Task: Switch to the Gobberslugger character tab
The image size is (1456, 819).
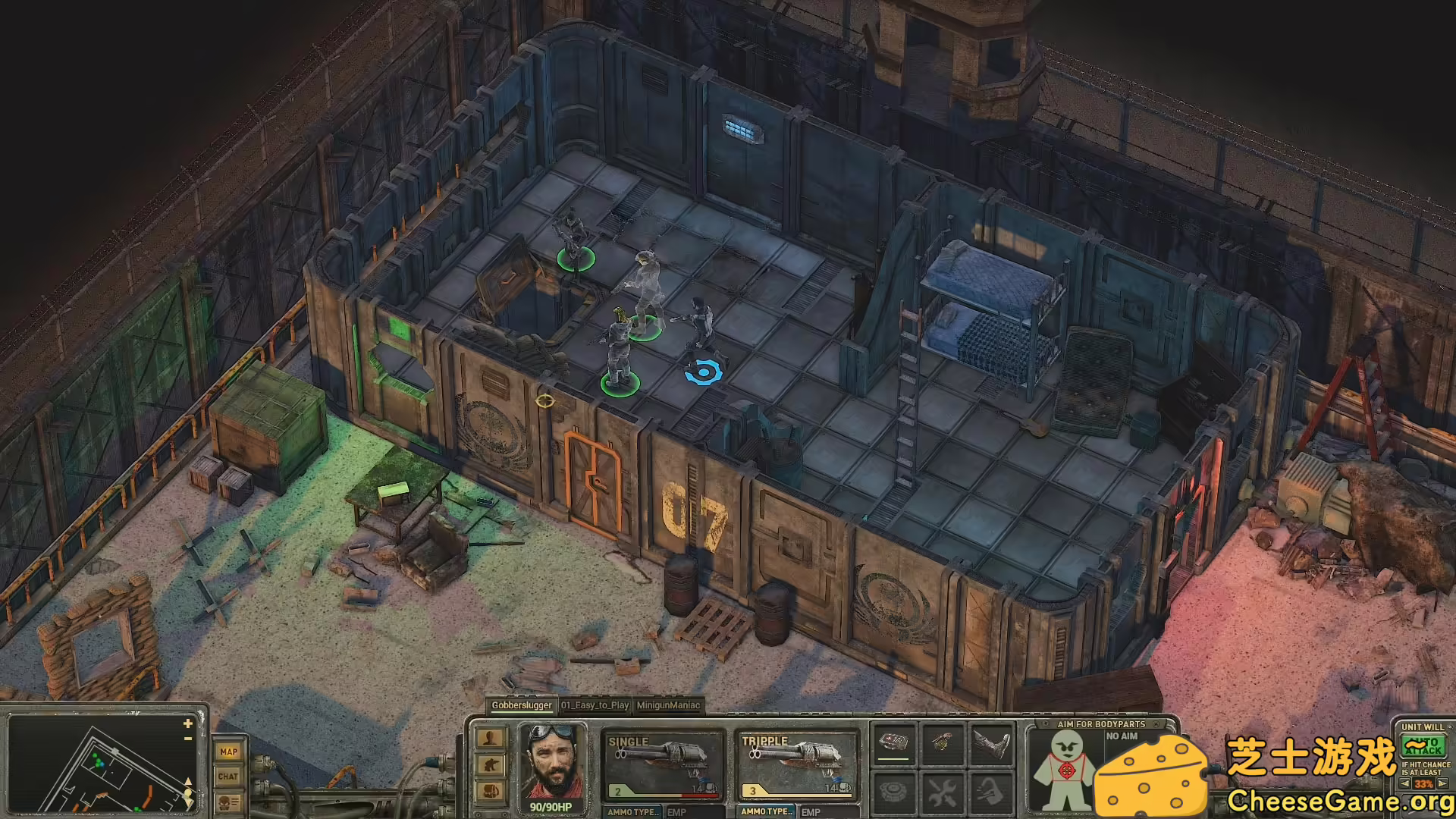Action: 521,705
